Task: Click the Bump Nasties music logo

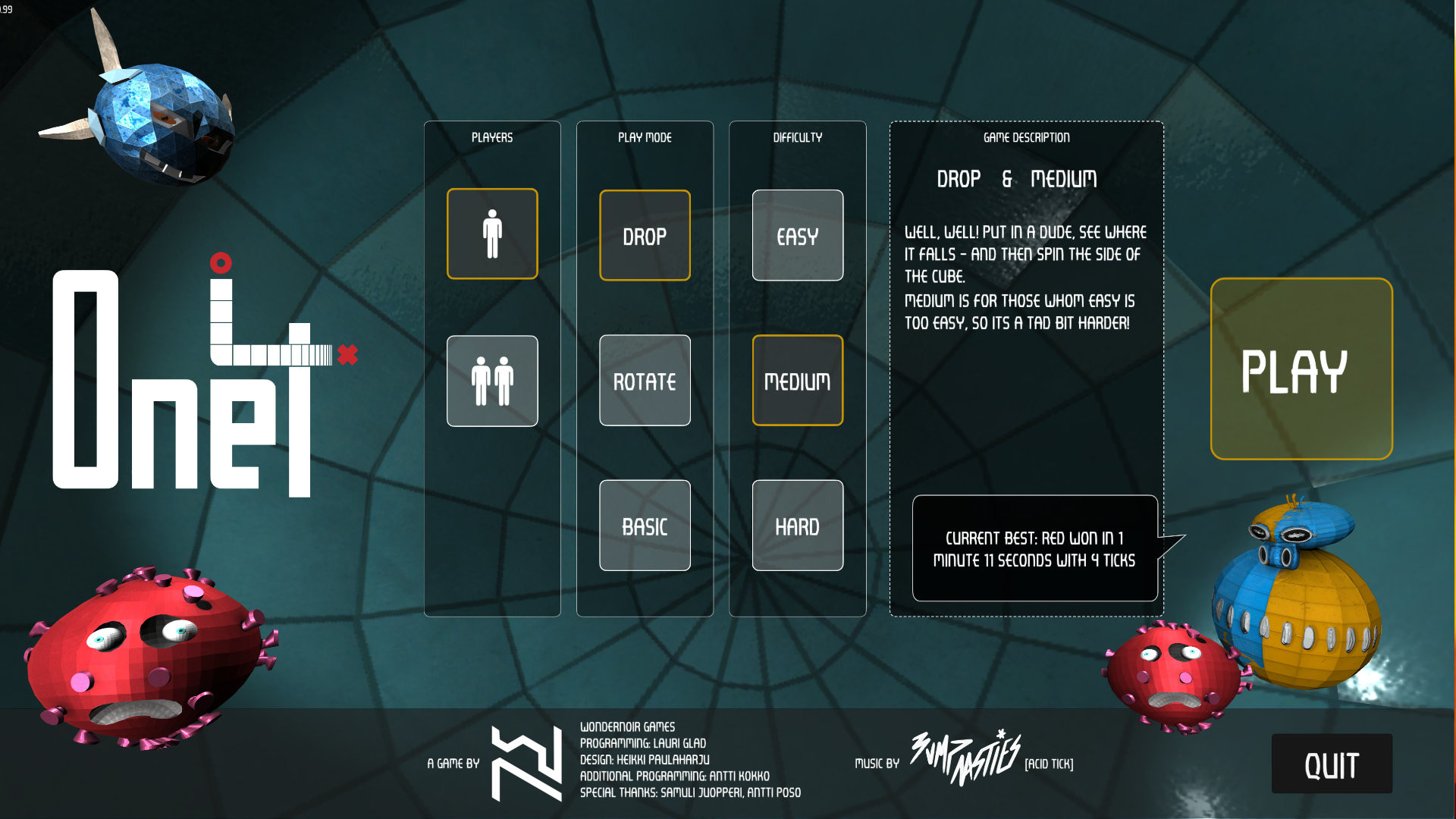Action: (x=962, y=760)
